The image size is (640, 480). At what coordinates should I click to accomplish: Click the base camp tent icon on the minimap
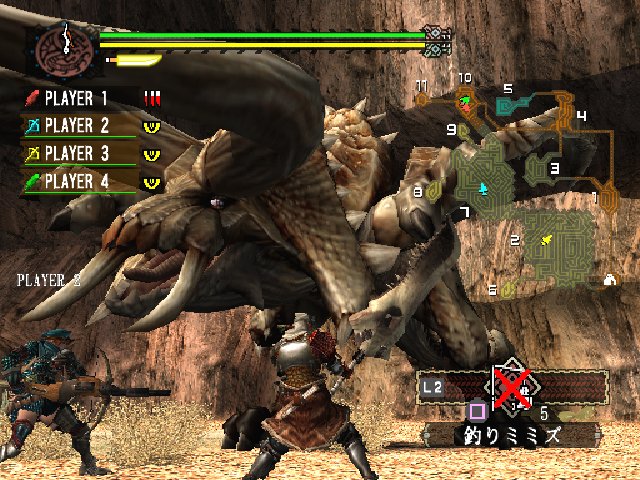pyautogui.click(x=609, y=280)
